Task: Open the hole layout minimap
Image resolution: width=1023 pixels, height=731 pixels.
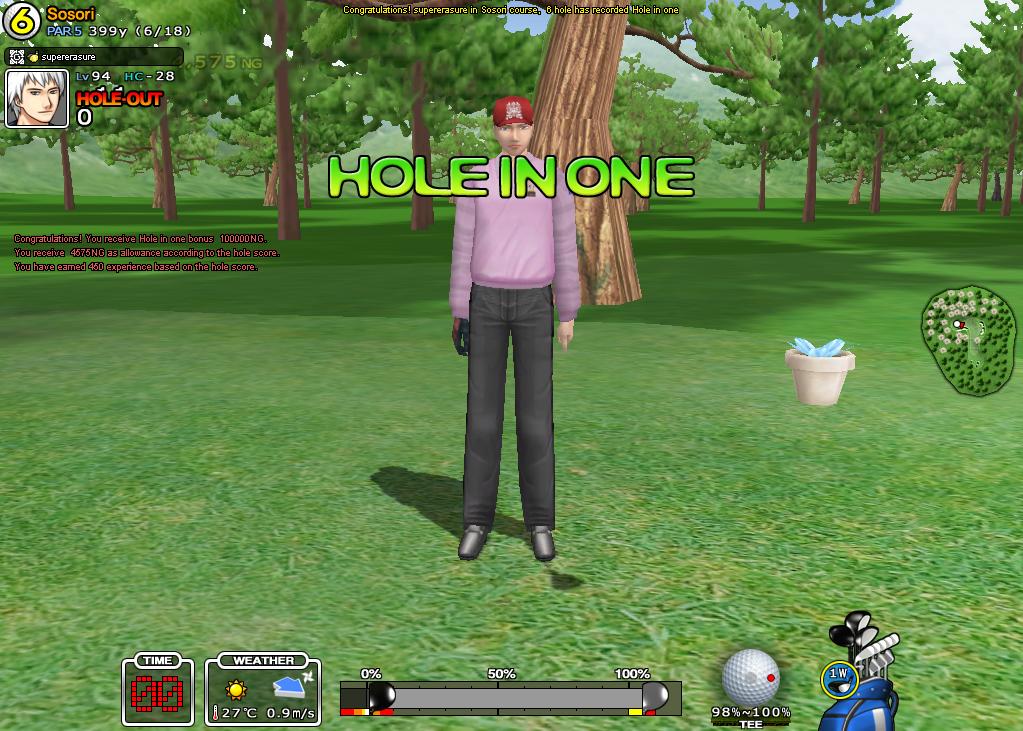Action: pos(967,340)
